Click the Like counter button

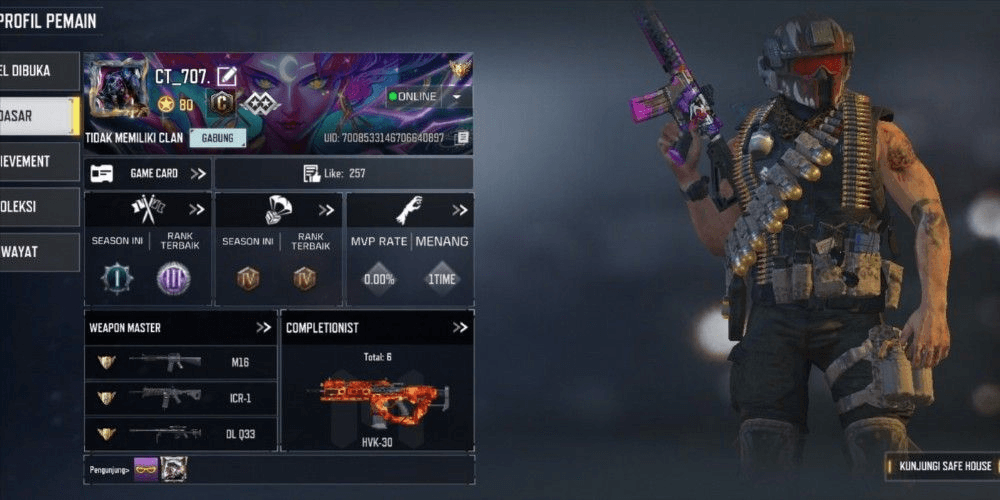343,173
